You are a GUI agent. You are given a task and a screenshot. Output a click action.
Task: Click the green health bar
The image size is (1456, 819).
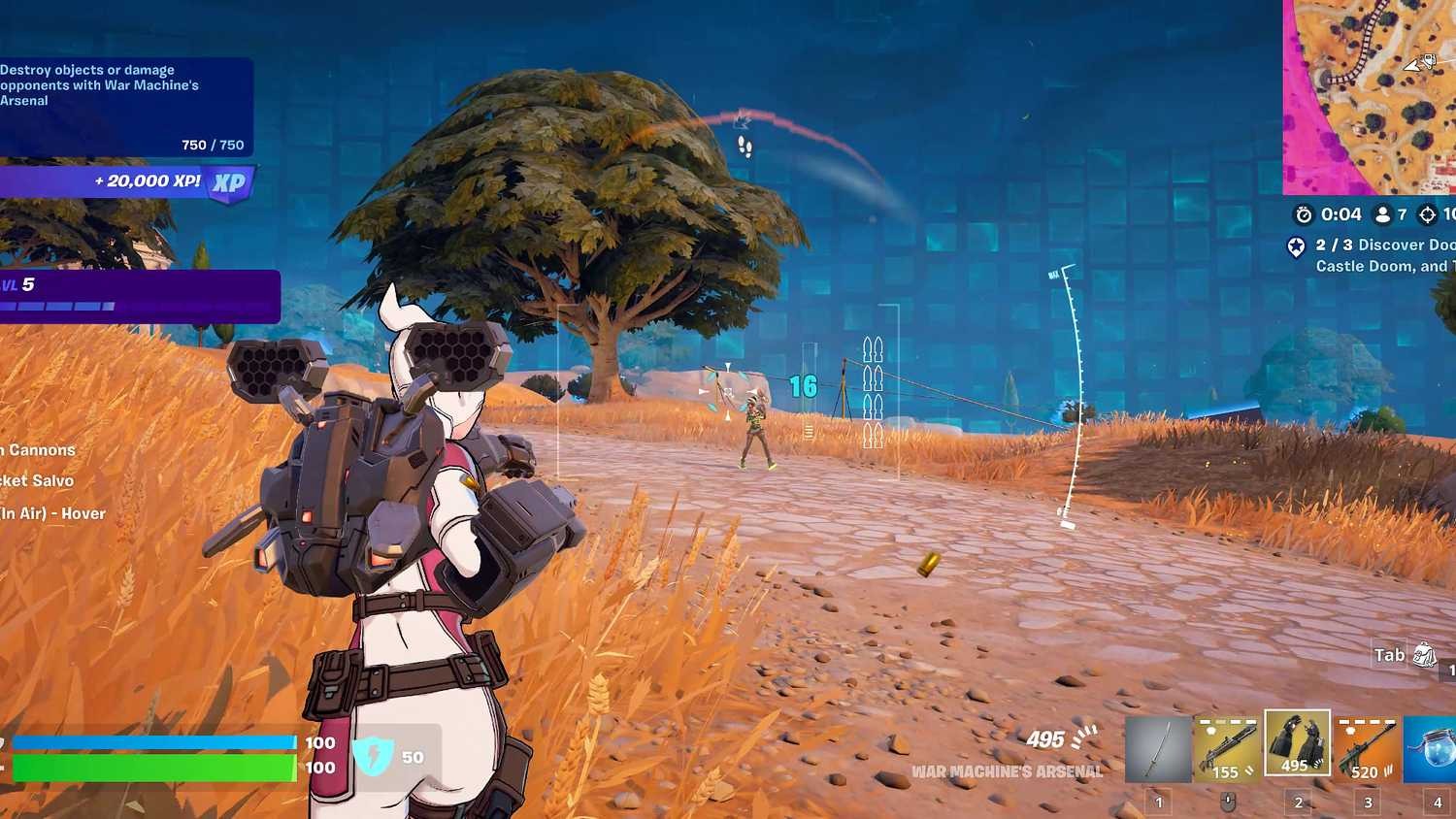155,768
